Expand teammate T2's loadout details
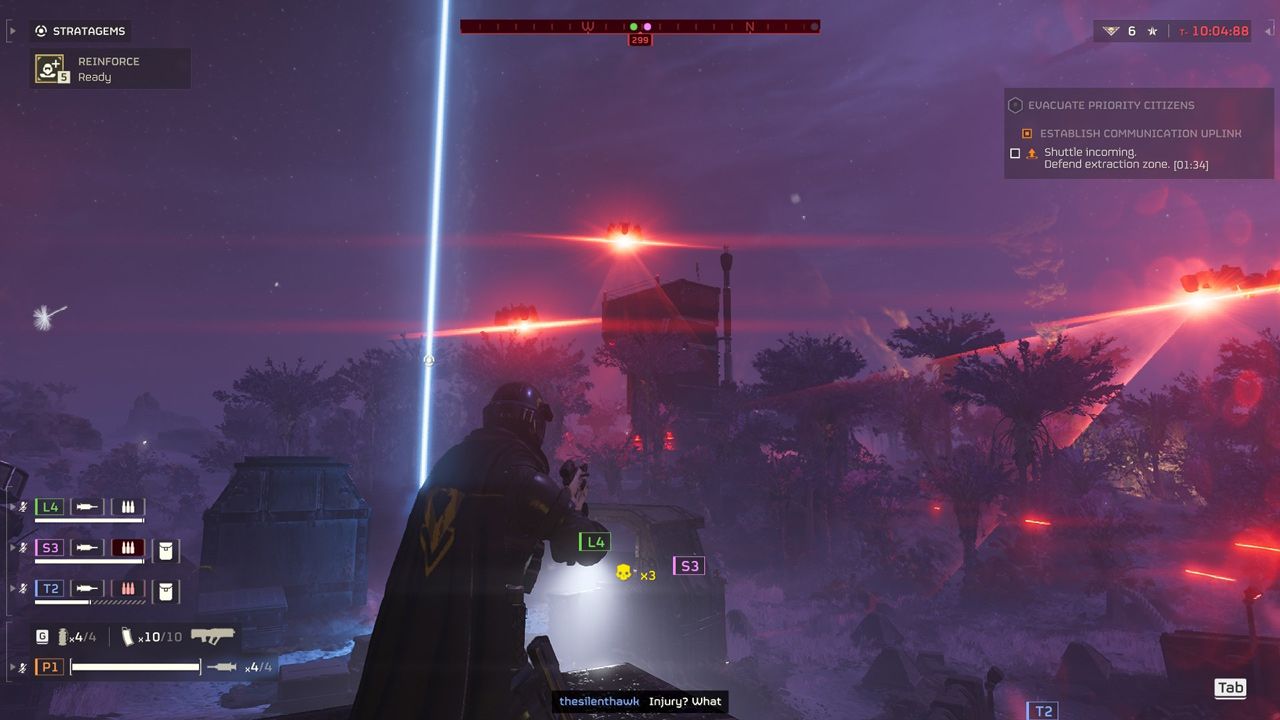Image resolution: width=1280 pixels, height=720 pixels. [x=12, y=588]
